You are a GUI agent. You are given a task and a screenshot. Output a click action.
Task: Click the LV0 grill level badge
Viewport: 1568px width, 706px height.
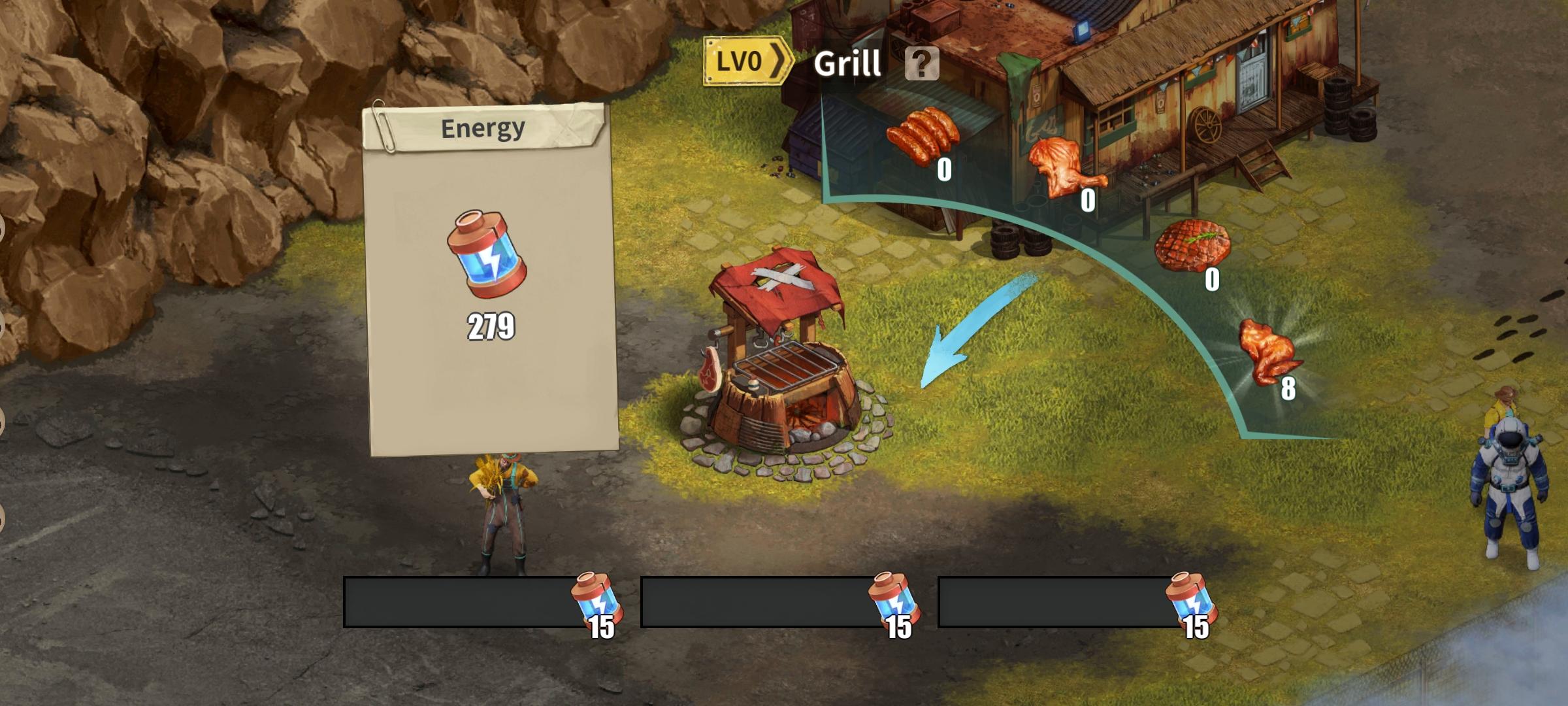(747, 61)
